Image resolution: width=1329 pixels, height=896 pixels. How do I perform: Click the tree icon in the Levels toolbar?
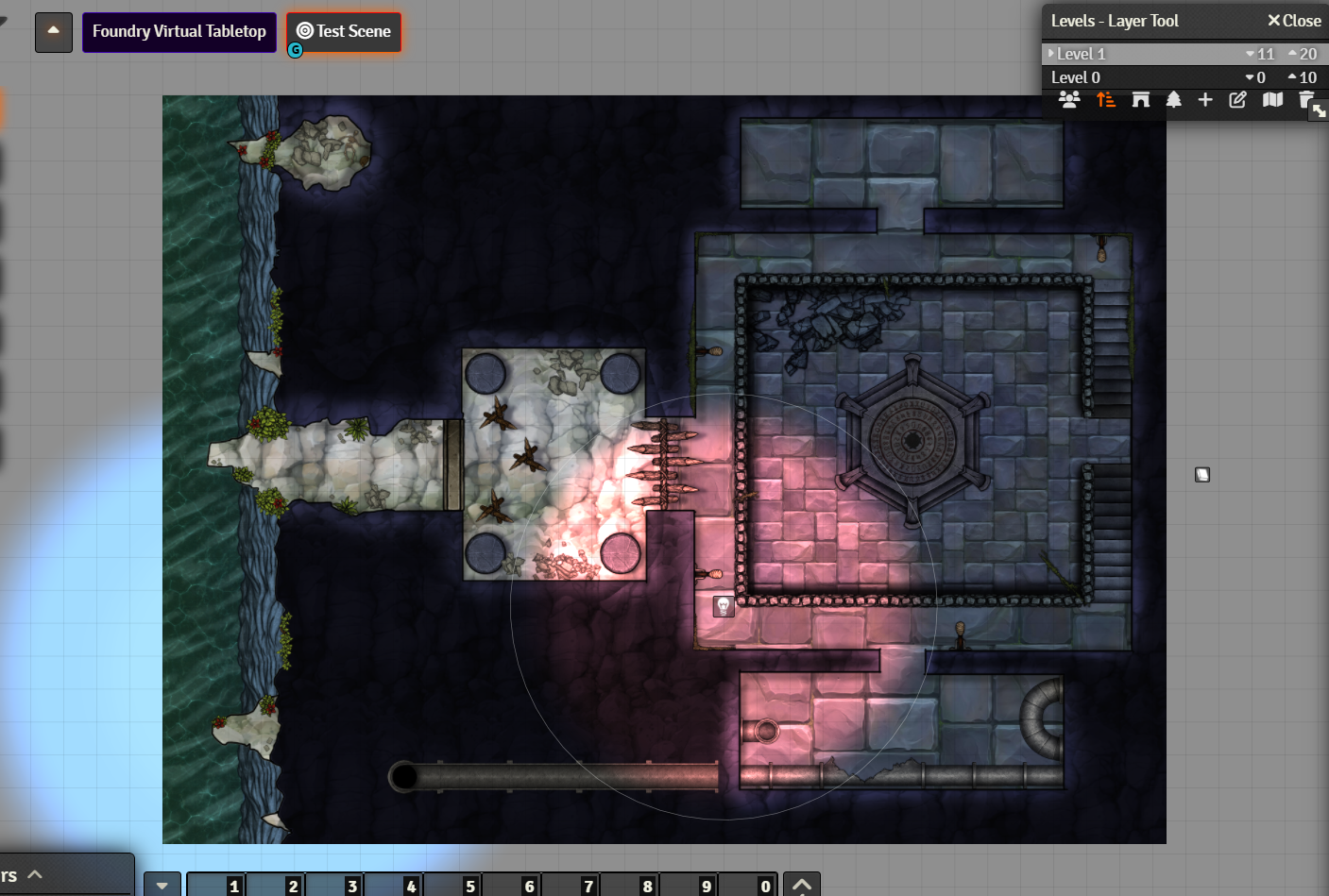pyautogui.click(x=1173, y=99)
